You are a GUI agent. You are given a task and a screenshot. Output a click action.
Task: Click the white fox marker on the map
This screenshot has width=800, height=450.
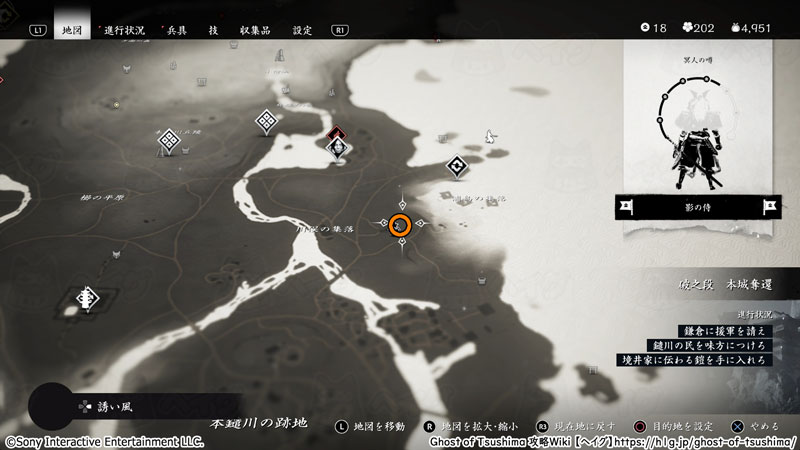(x=490, y=135)
